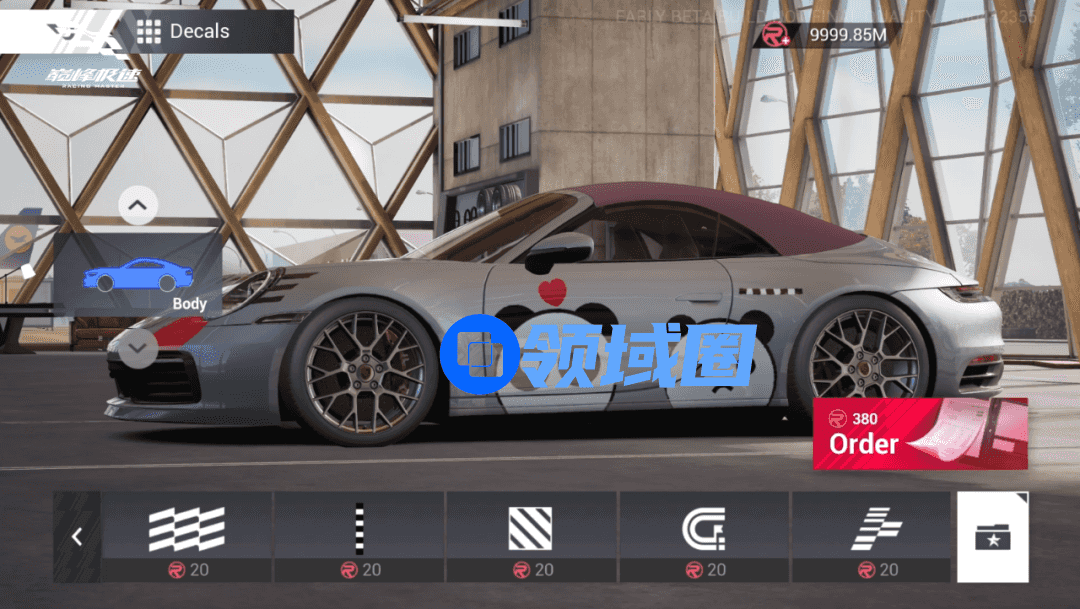Screen dimensions: 1080x609
Task: Add currency with the plus coin icon
Action: coord(776,35)
